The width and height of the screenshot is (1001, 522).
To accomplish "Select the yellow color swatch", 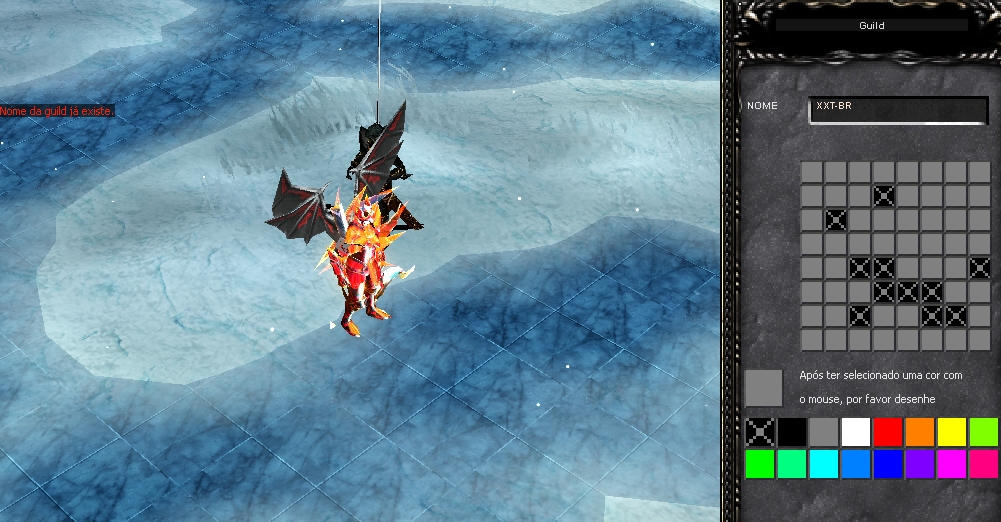I will [952, 432].
